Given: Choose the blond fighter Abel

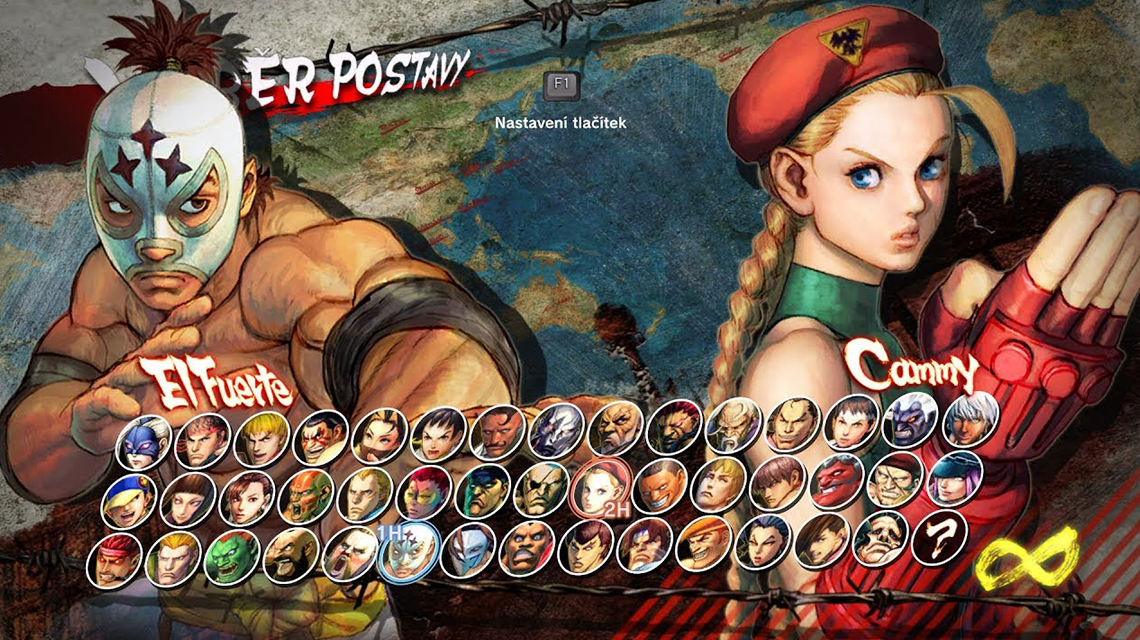Looking at the screenshot, I should 365,495.
